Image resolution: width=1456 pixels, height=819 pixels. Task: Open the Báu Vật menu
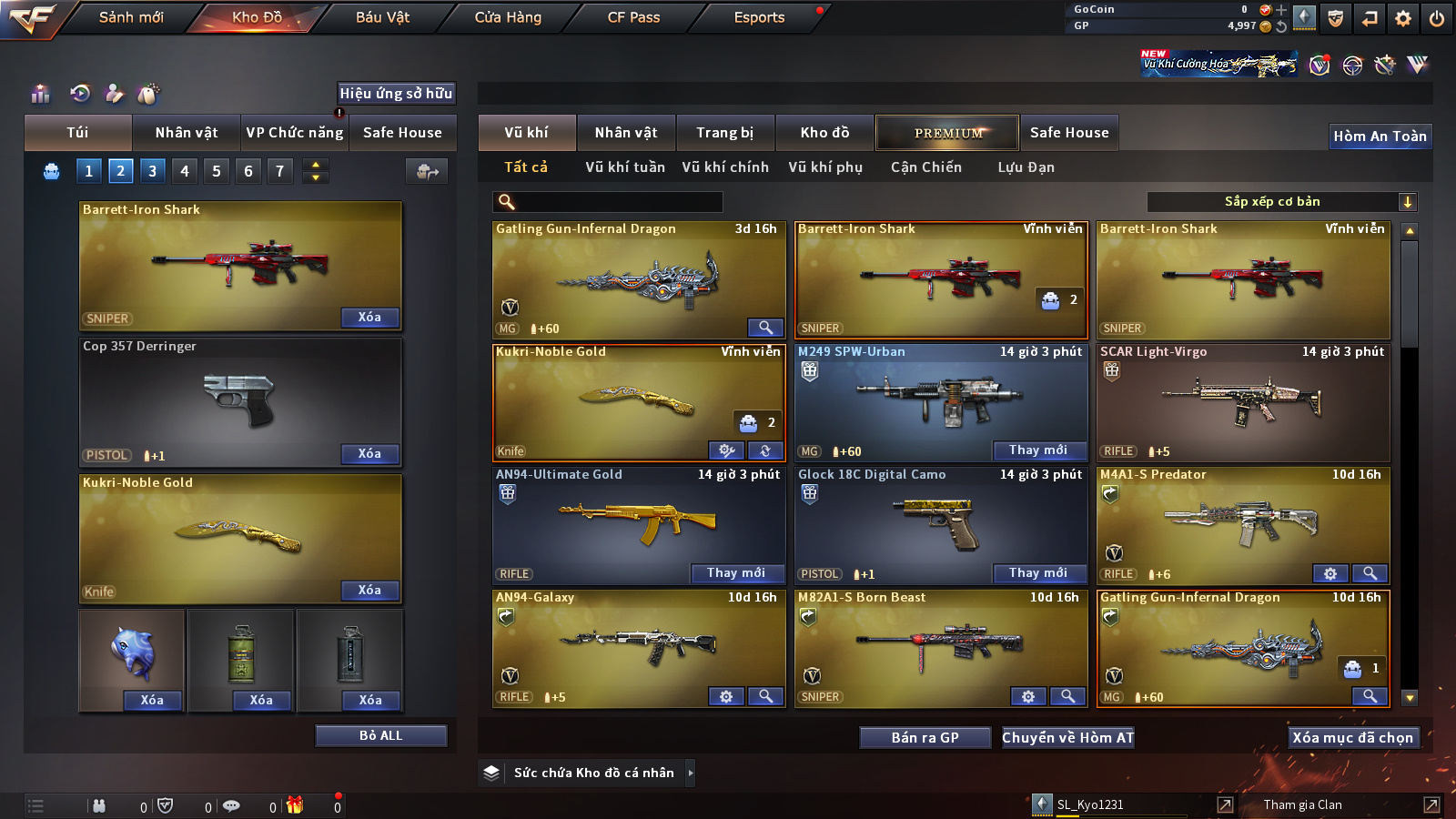(x=382, y=17)
